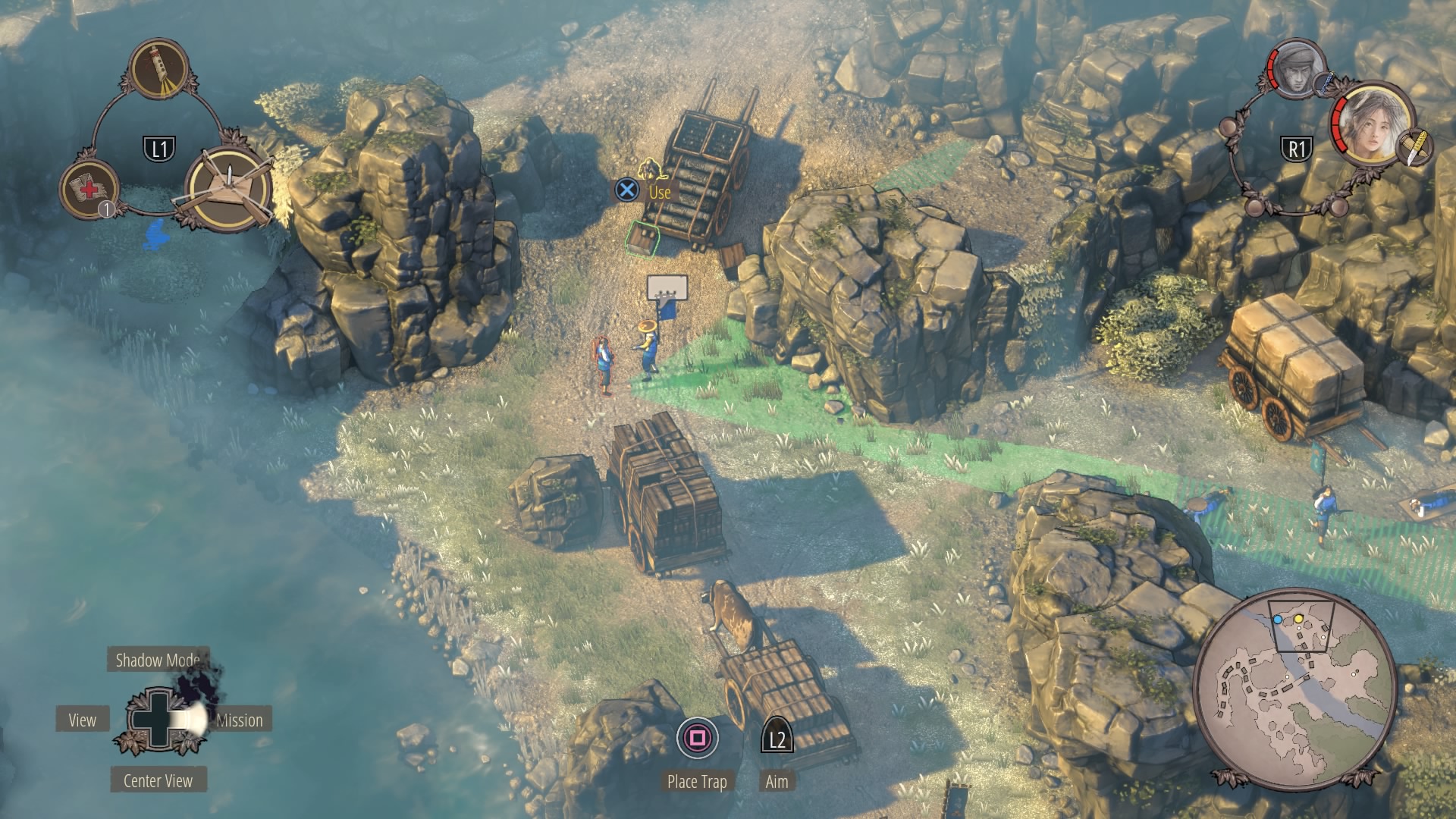Select the young woman's character portrait
Viewport: 1456px width, 819px height.
pyautogui.click(x=1371, y=124)
